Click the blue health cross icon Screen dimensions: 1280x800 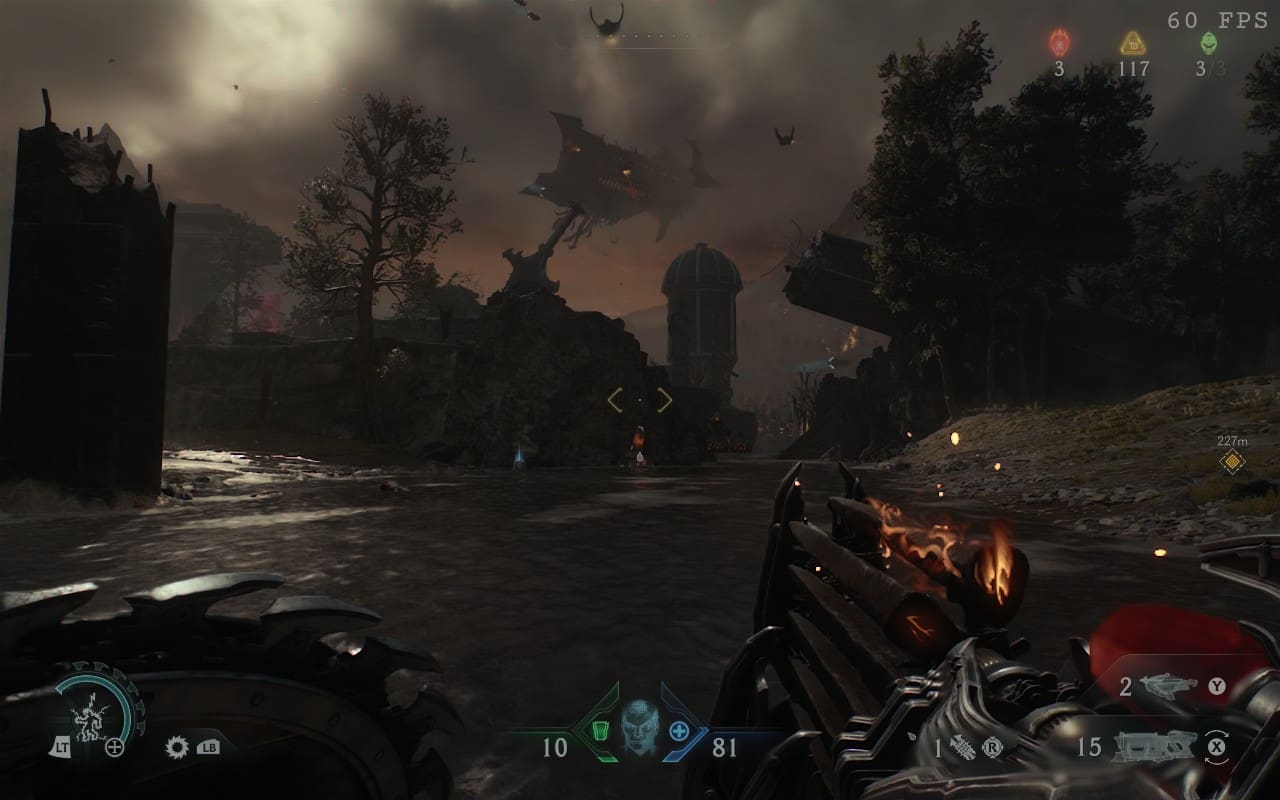click(678, 731)
